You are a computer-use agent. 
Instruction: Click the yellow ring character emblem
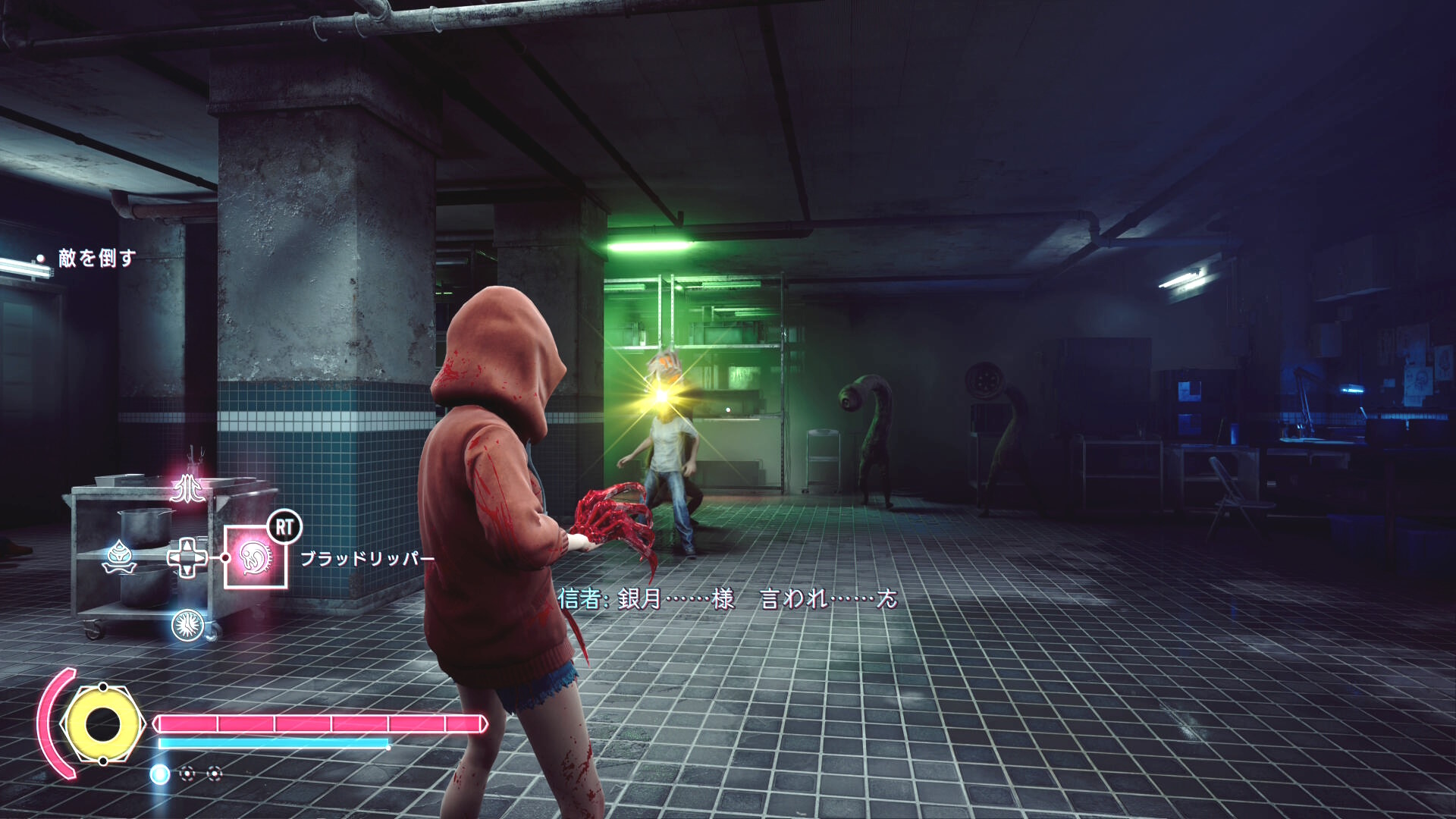click(x=101, y=724)
